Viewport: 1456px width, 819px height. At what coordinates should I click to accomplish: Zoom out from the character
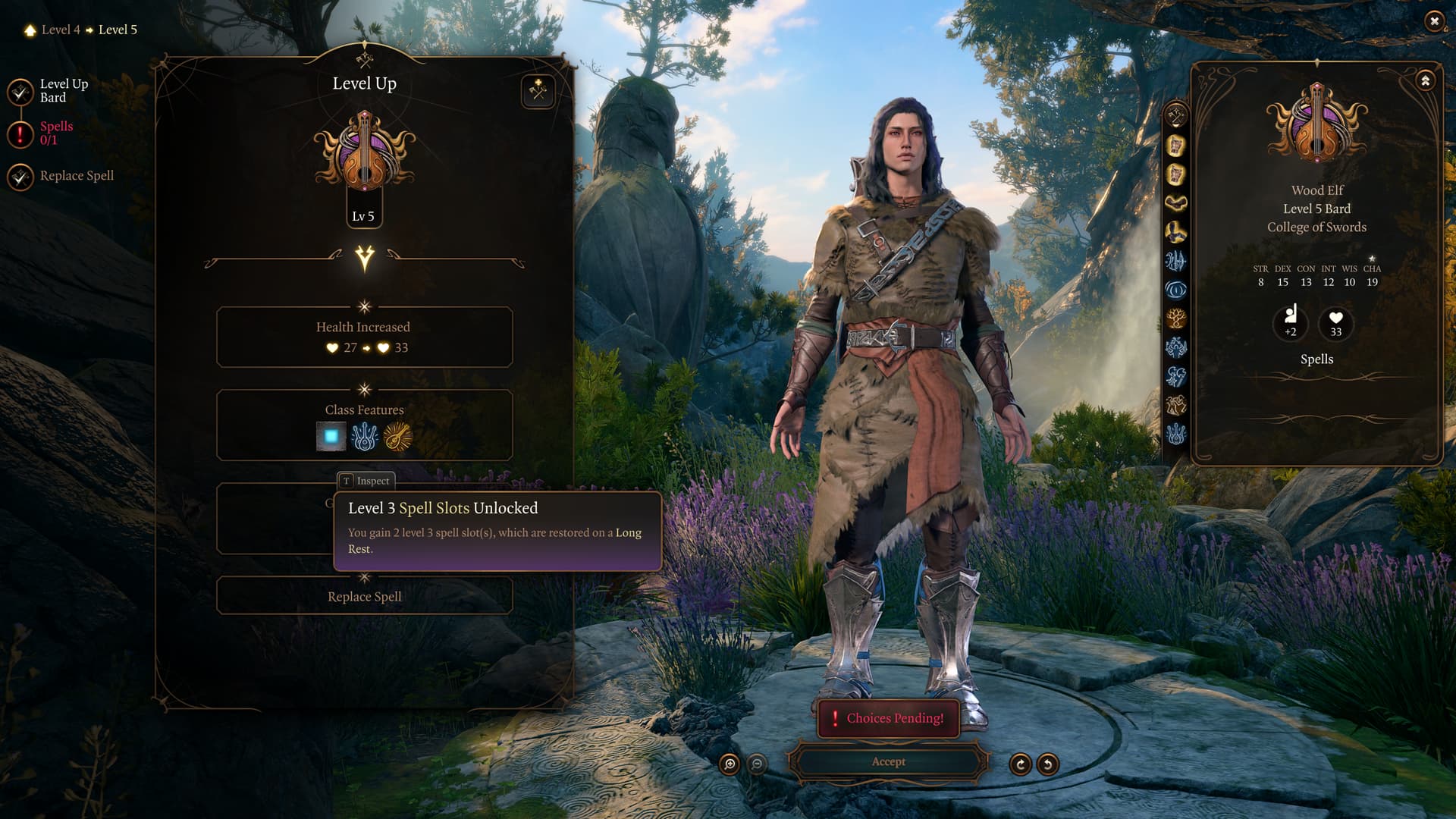click(x=757, y=764)
